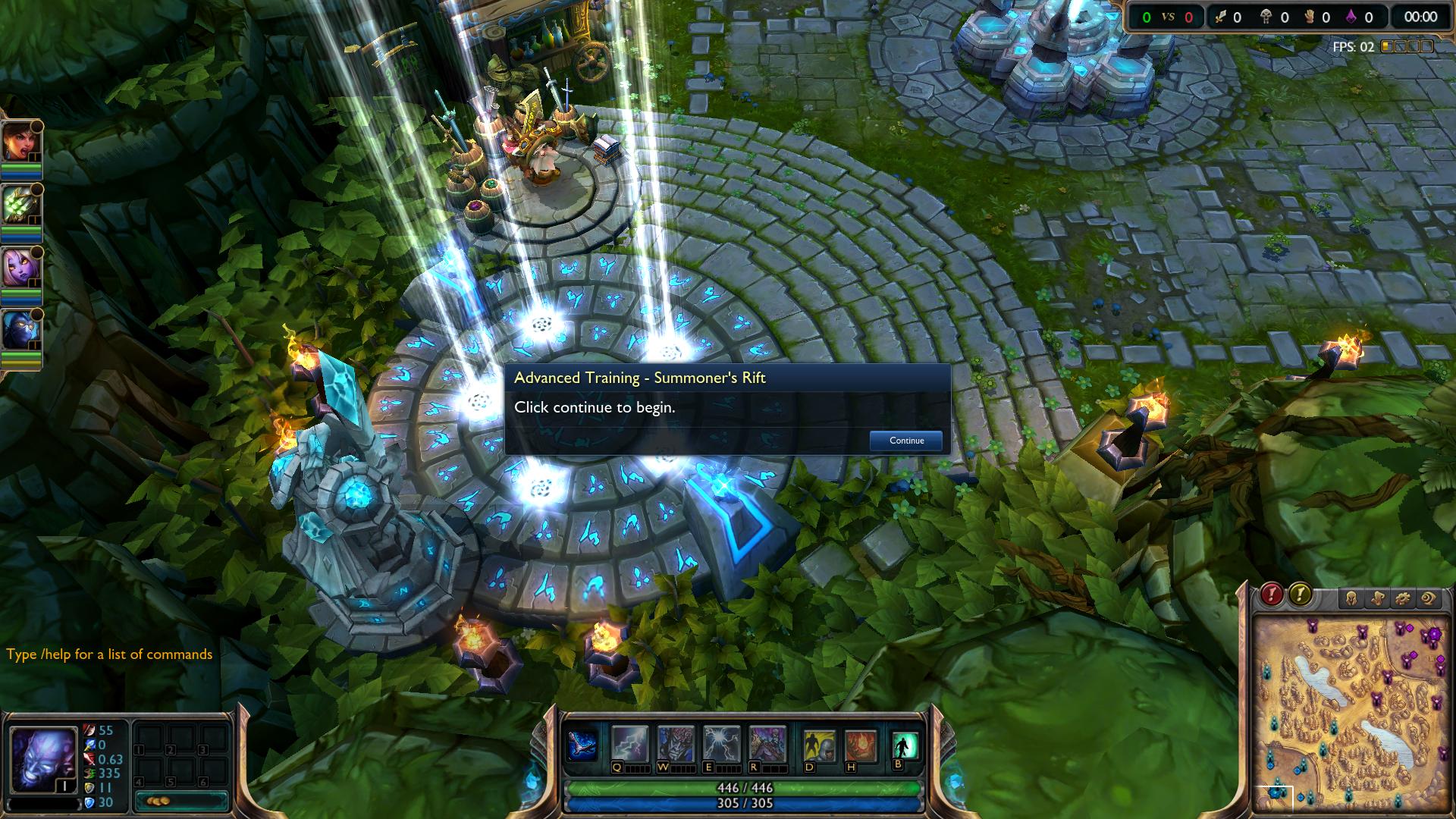Cast the Ignite flame summoner spell
Viewport: 1456px width, 819px height.
pos(860,746)
